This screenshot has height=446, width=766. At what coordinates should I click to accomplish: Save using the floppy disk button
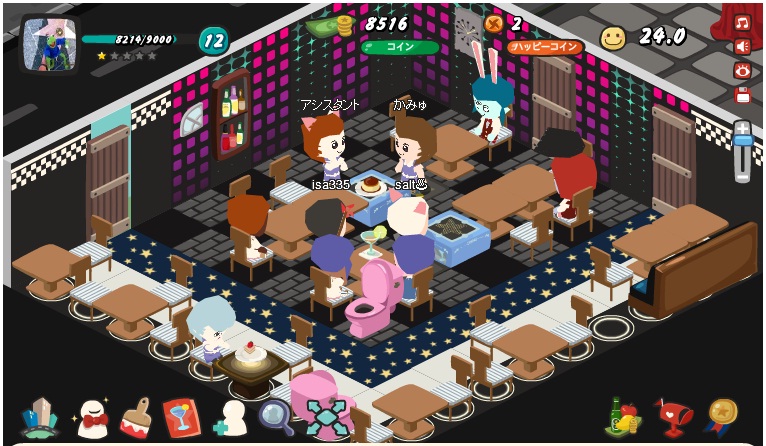[x=742, y=95]
